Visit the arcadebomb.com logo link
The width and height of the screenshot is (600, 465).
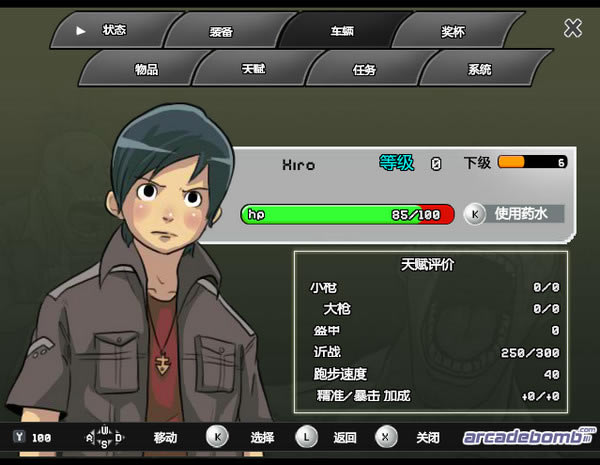pos(528,437)
